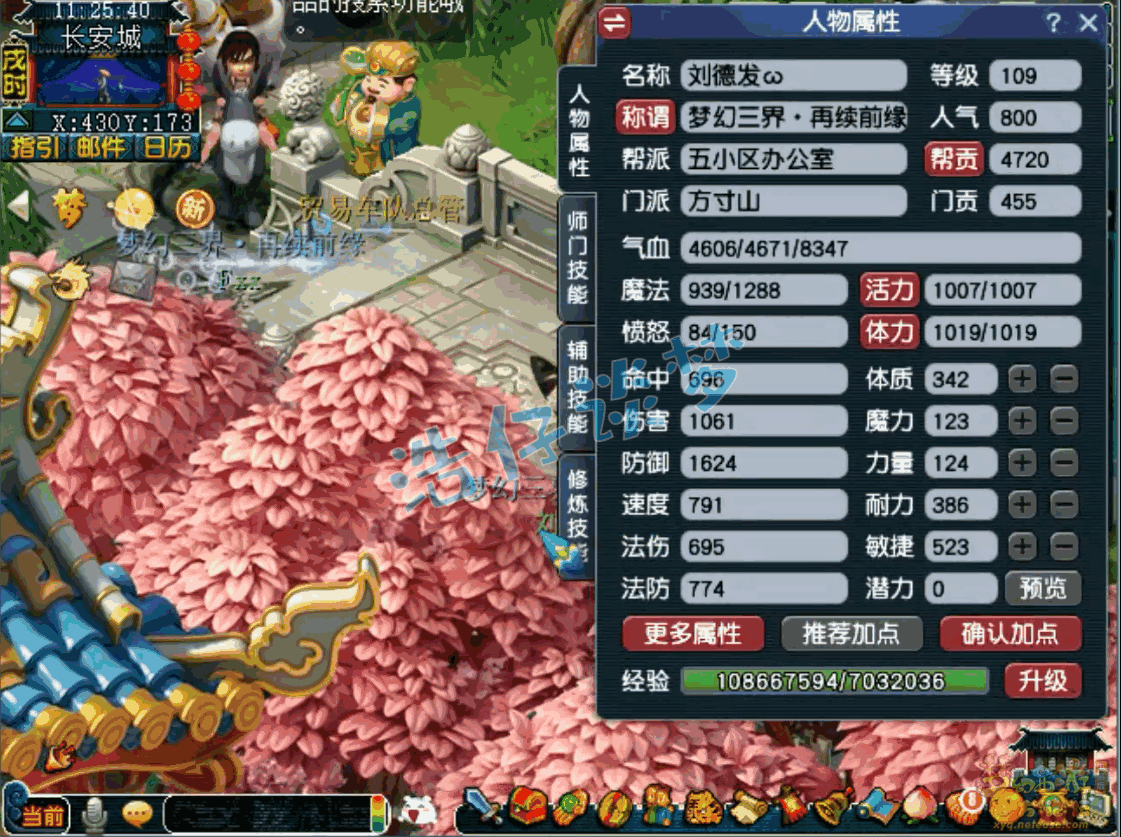Open the 指引 guide menu
1121x837 pixels.
pyautogui.click(x=34, y=148)
